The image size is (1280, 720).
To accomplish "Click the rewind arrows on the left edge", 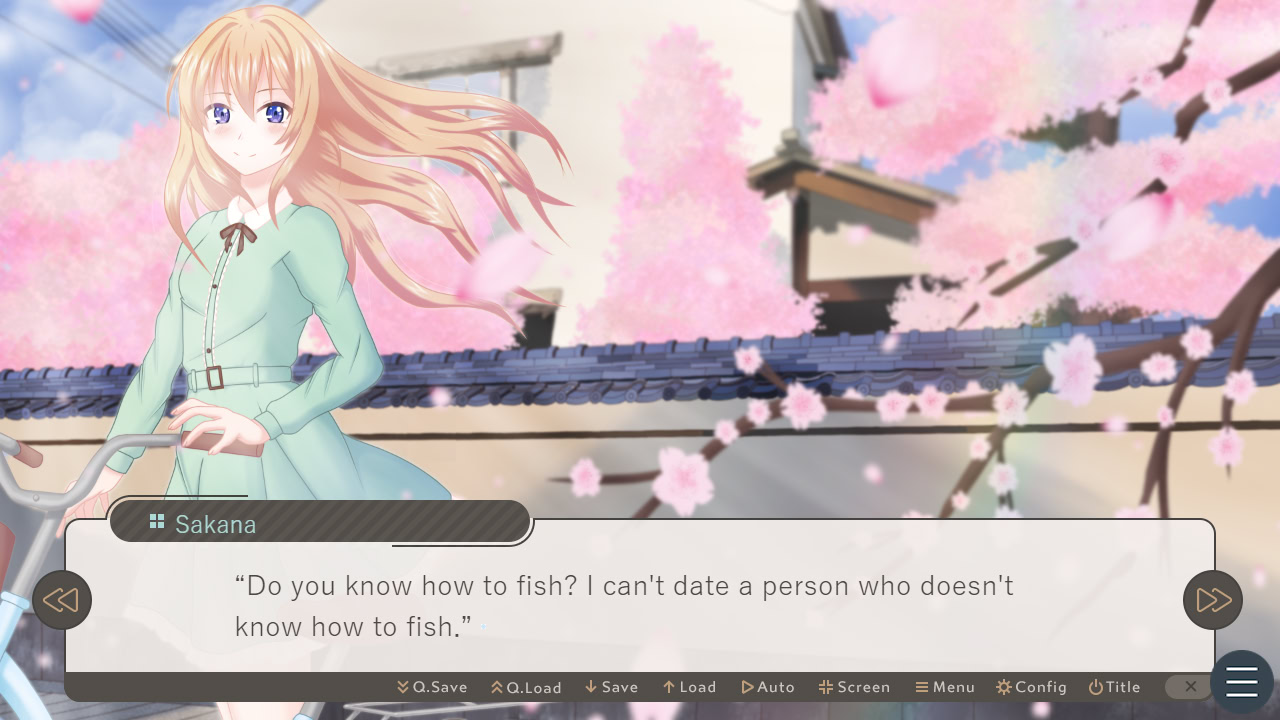I will [63, 599].
